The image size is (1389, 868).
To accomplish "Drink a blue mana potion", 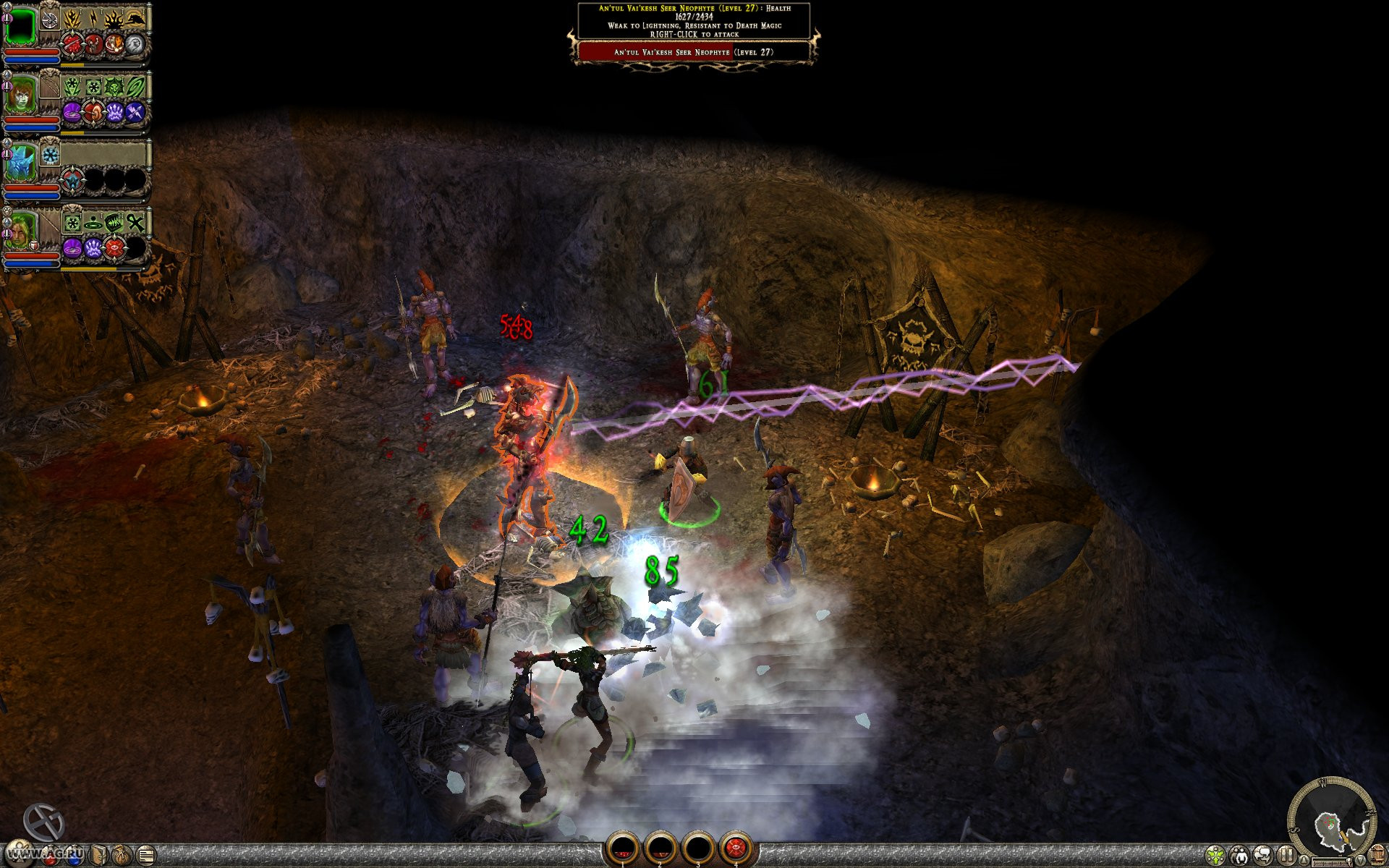I will (x=75, y=856).
